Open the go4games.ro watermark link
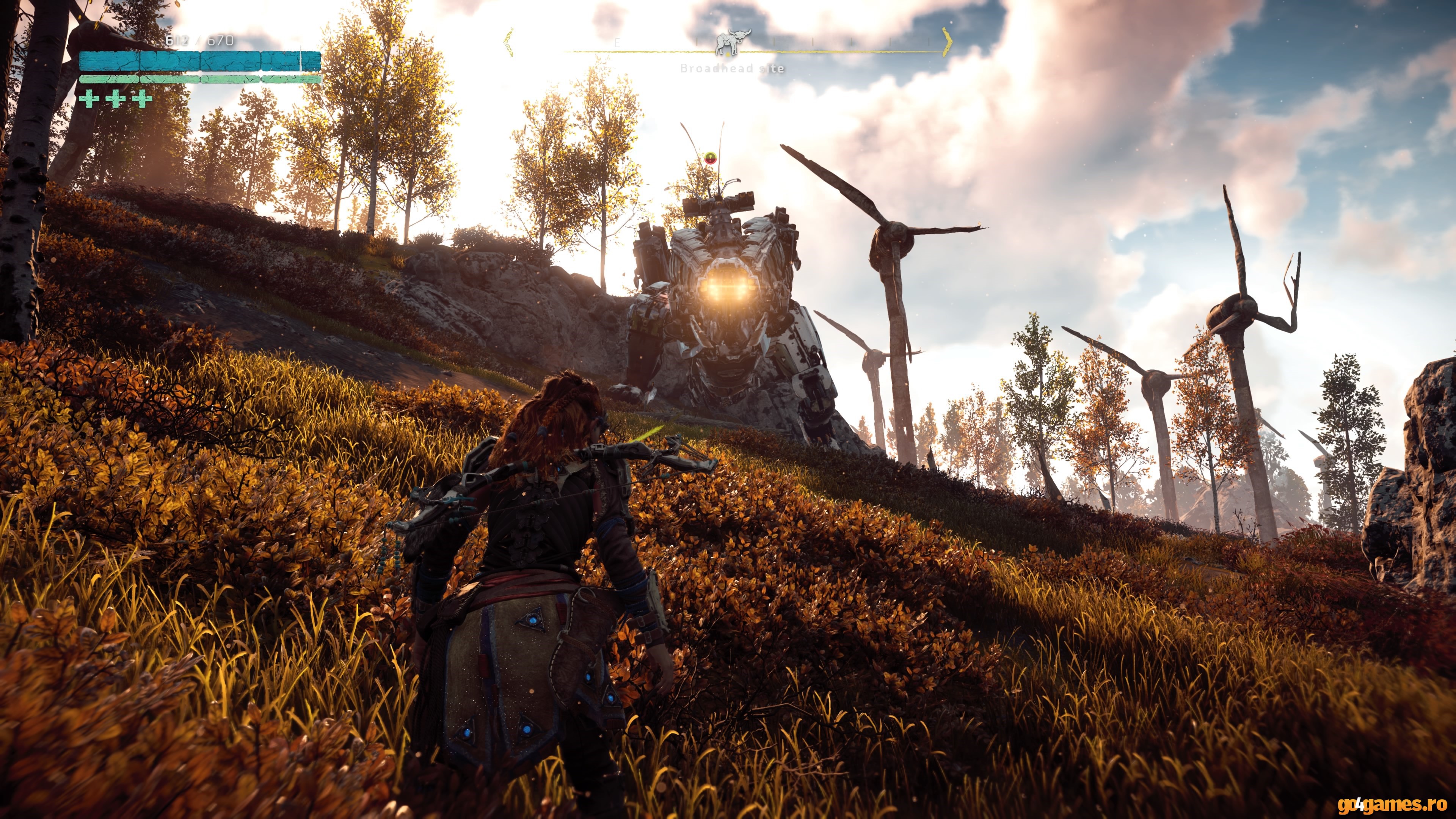Image resolution: width=1456 pixels, height=819 pixels. click(1392, 804)
